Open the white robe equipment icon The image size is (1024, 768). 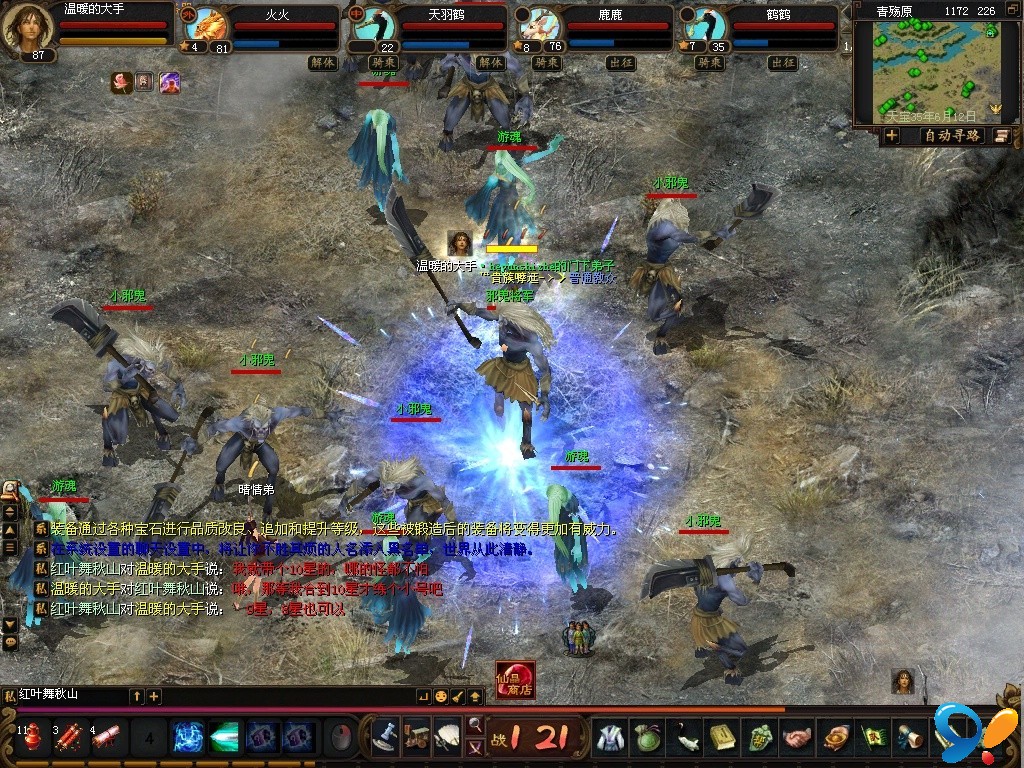tap(611, 738)
